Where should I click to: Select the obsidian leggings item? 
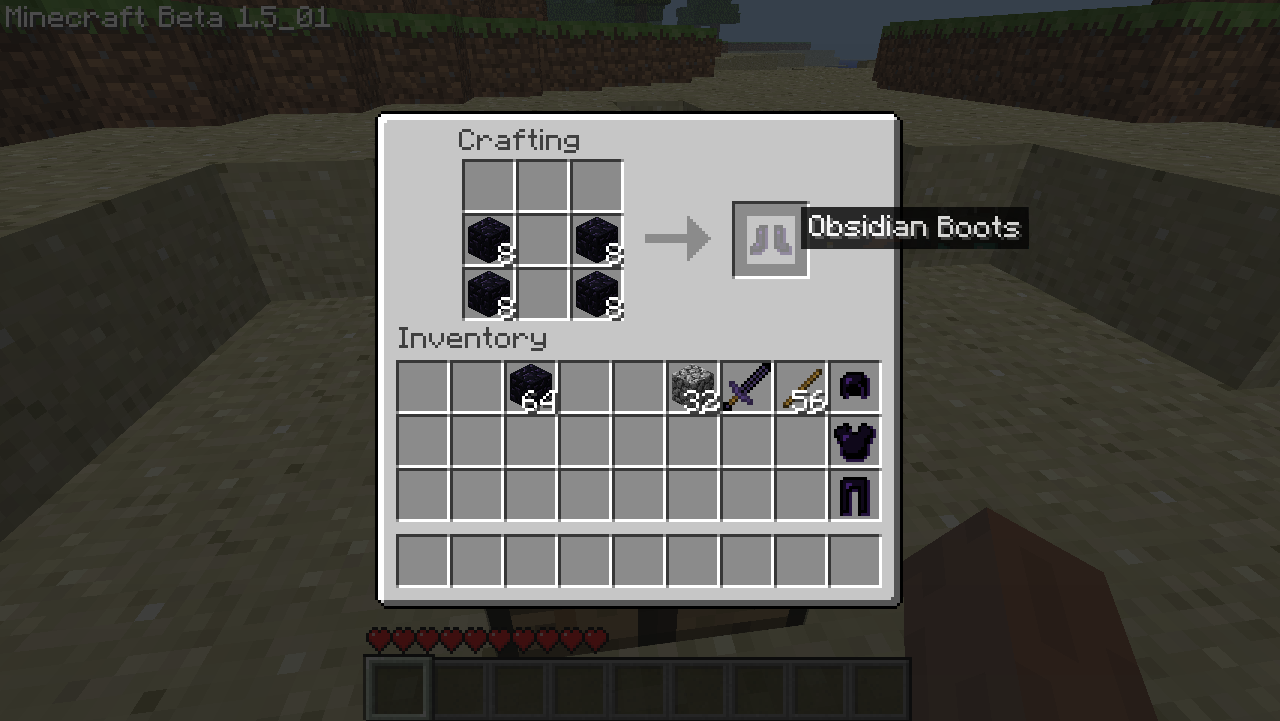854,495
